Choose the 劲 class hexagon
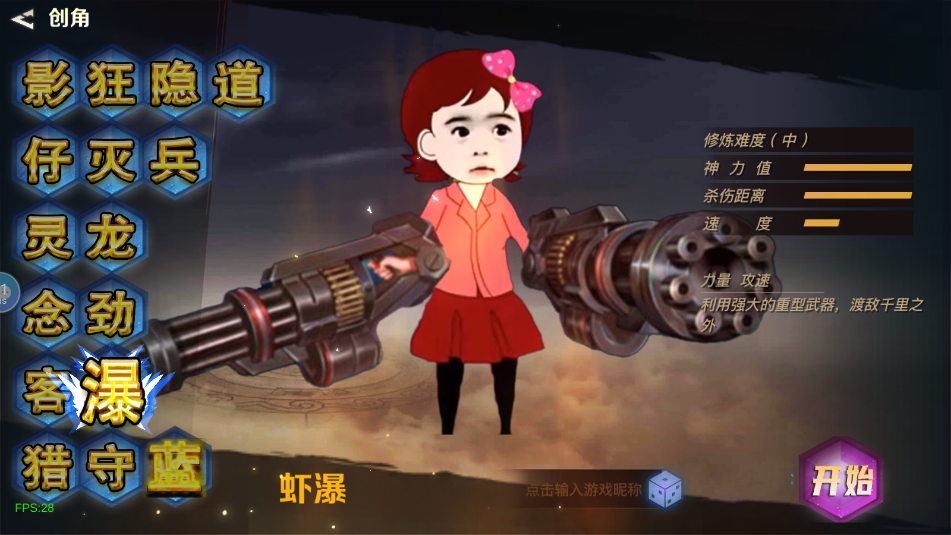 pyautogui.click(x=111, y=314)
